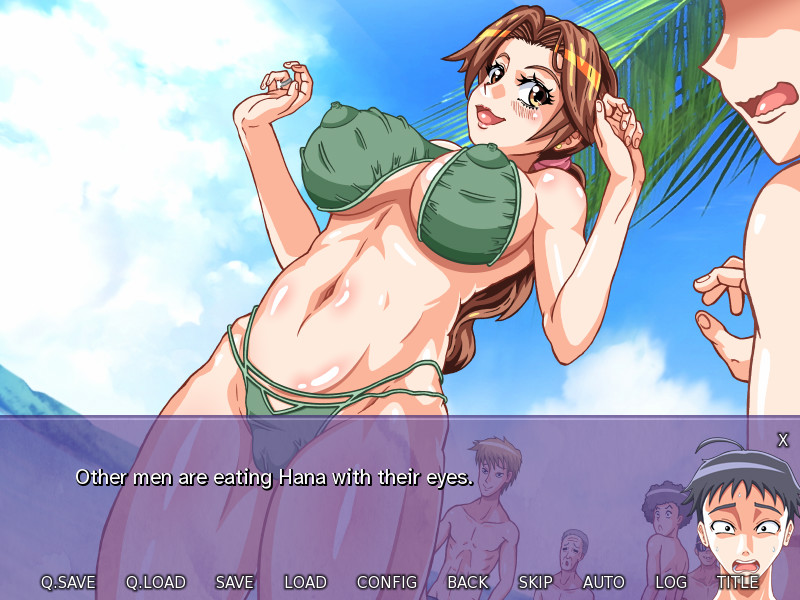Go BACK to previous line
Image resolution: width=800 pixels, height=600 pixels.
(468, 582)
